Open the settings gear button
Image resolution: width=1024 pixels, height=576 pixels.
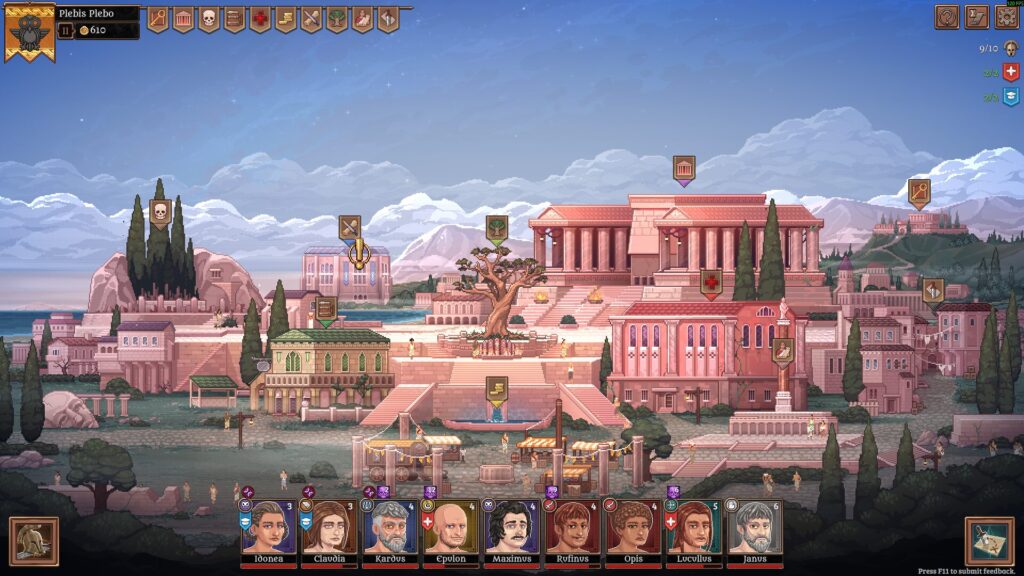coord(1006,17)
